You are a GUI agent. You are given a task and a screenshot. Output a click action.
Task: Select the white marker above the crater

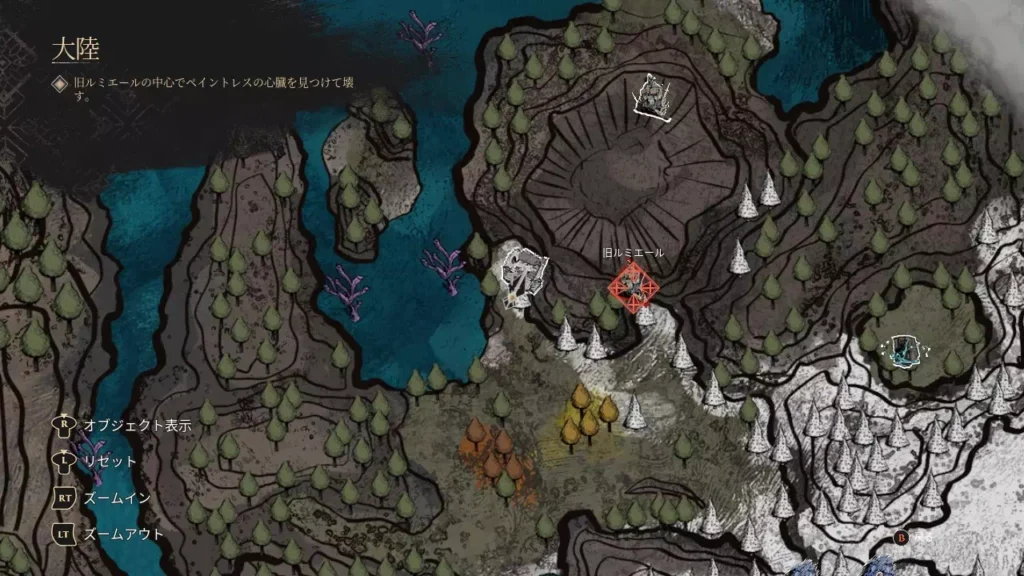tap(652, 97)
